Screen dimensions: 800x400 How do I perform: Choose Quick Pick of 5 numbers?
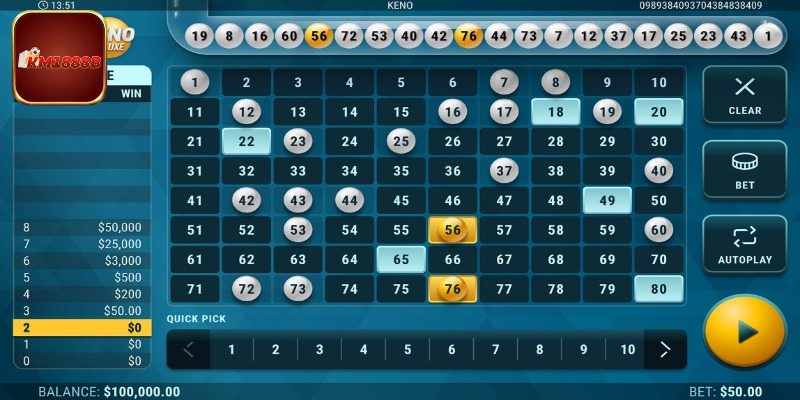point(407,350)
